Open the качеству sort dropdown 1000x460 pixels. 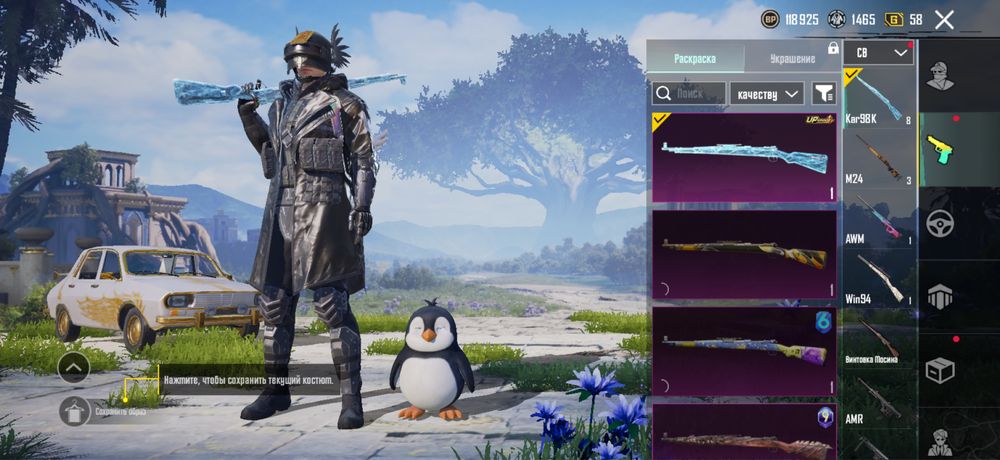[767, 94]
